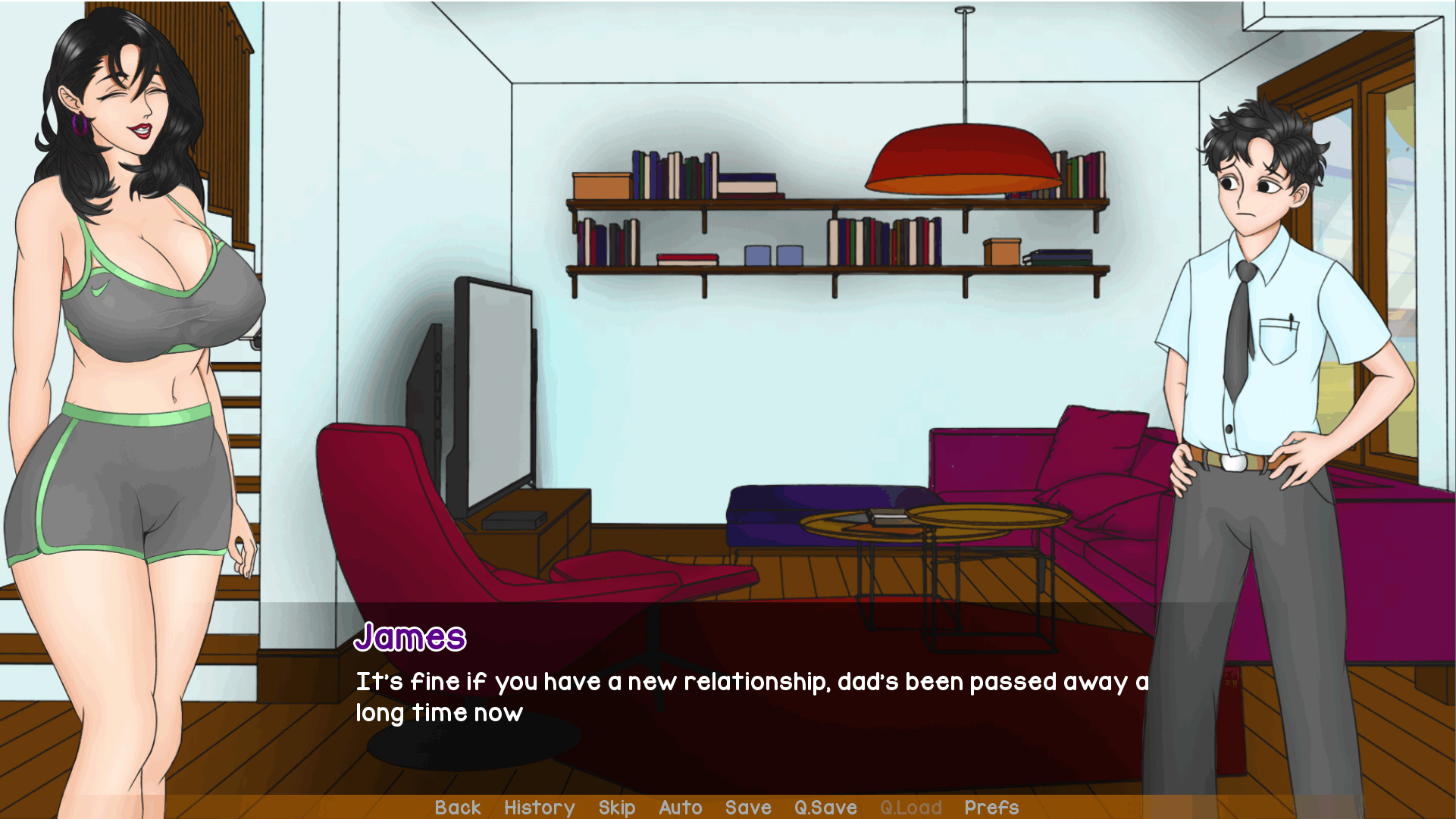
Task: Quick save with Q.Save
Action: pos(825,808)
